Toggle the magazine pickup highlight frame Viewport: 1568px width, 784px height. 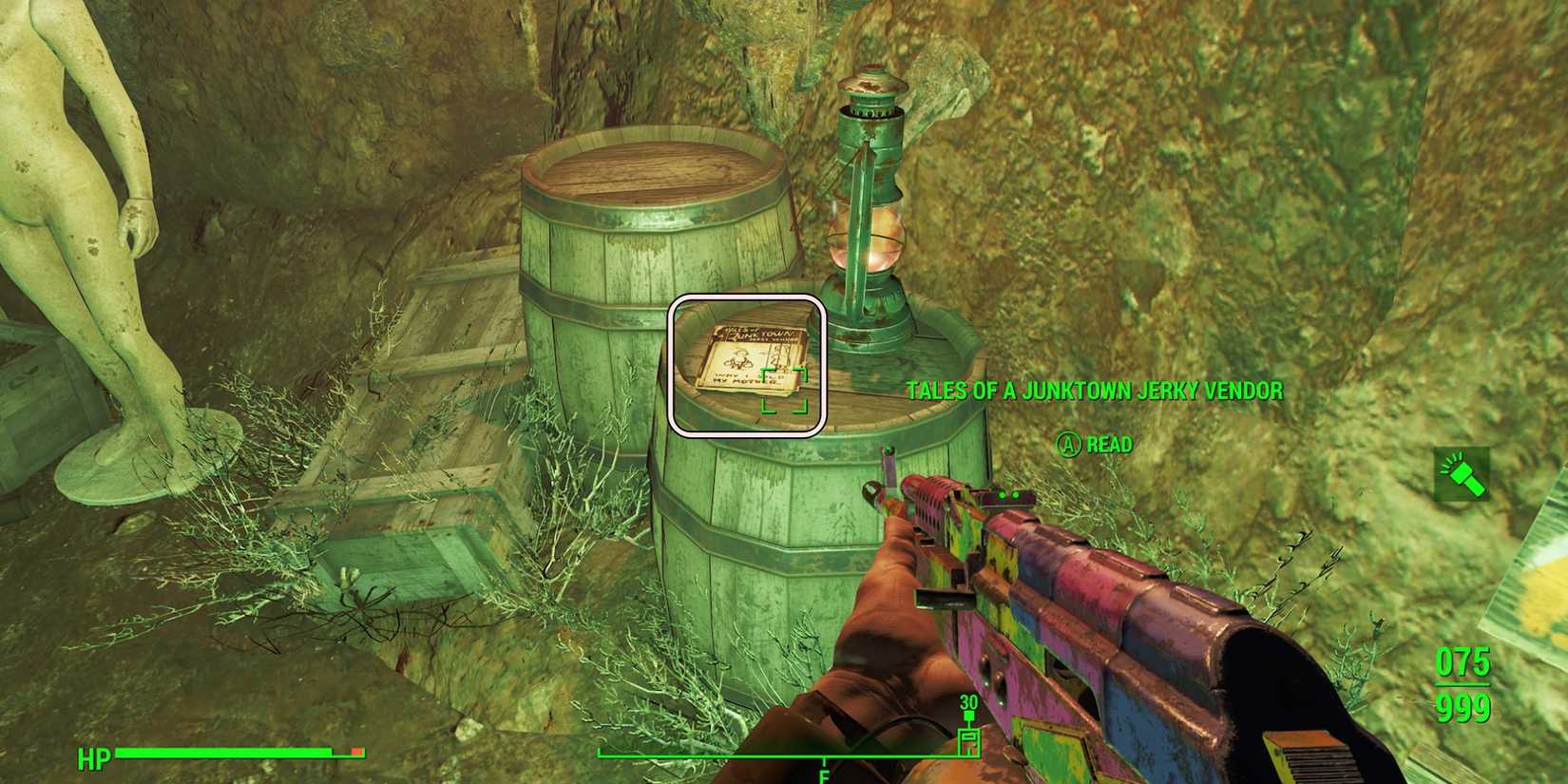coord(748,366)
